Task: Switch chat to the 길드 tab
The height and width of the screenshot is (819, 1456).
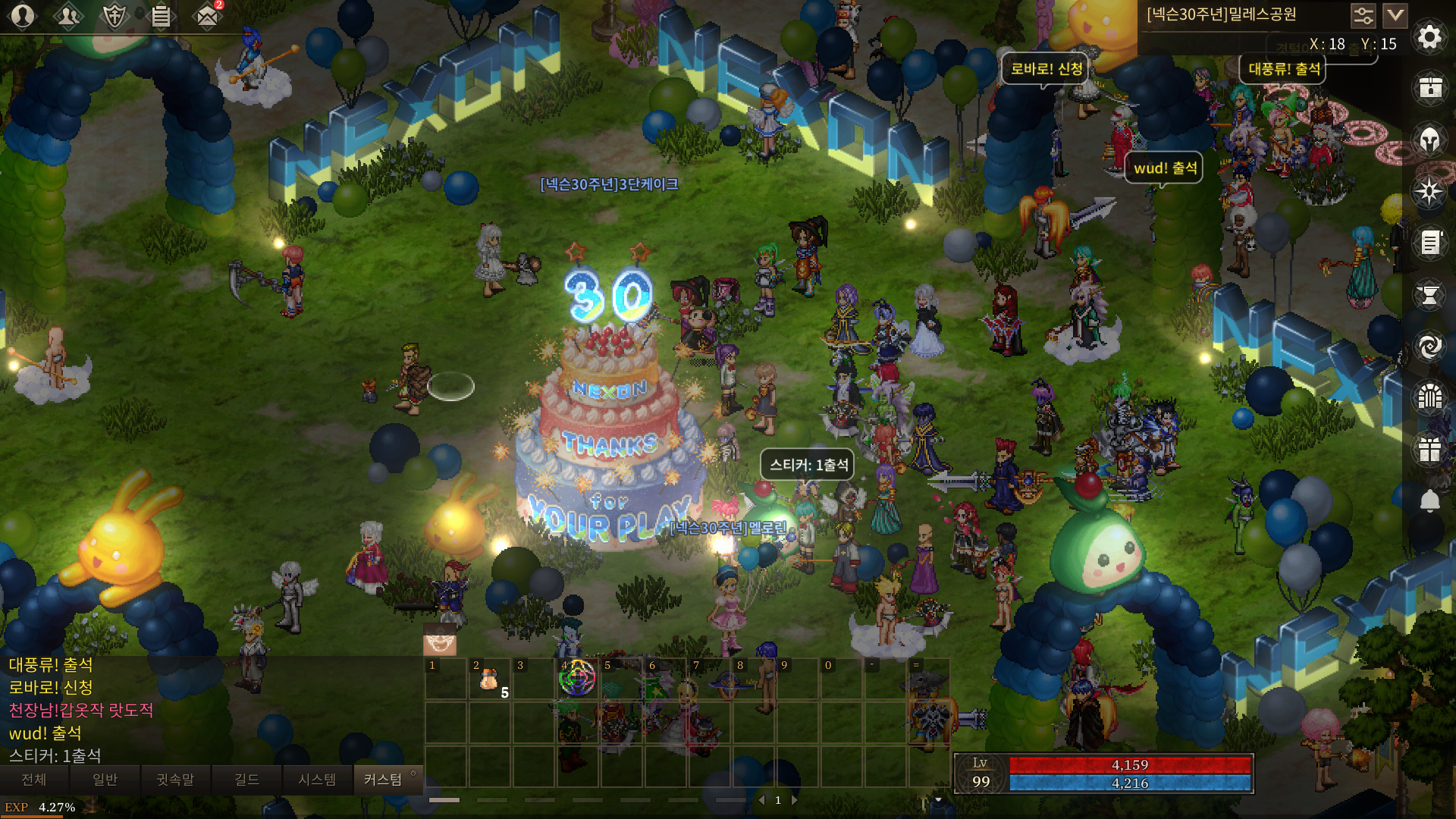Action: click(246, 780)
